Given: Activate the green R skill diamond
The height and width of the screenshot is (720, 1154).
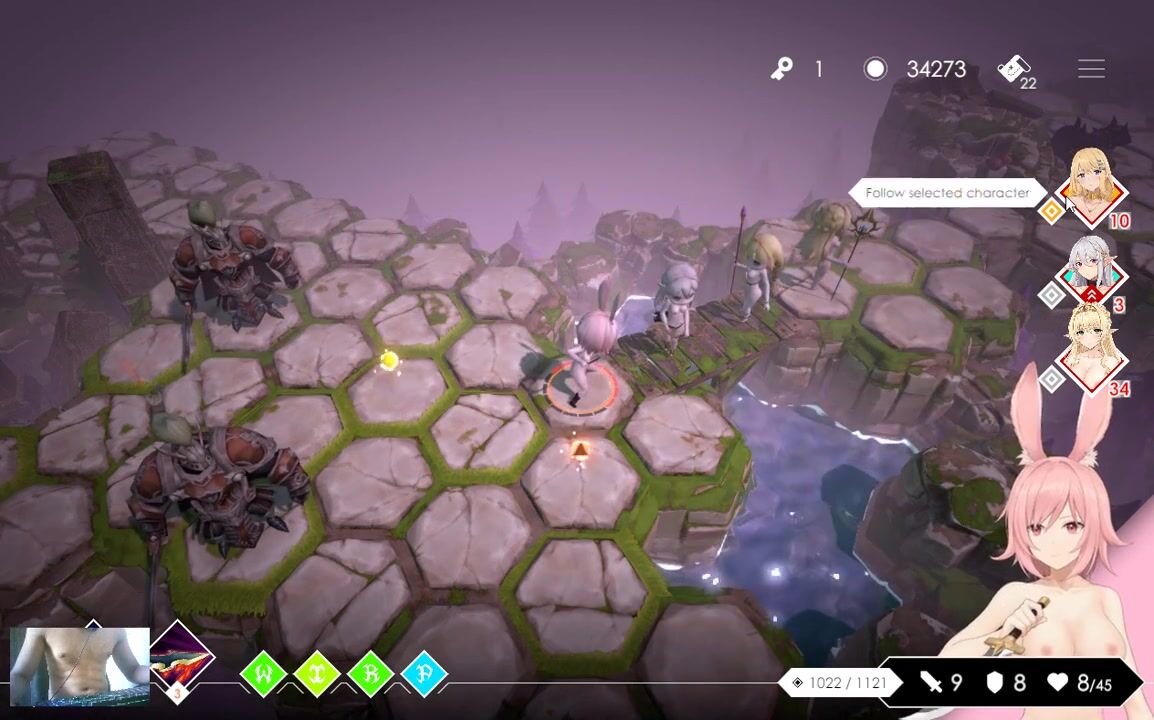Looking at the screenshot, I should [x=370, y=674].
